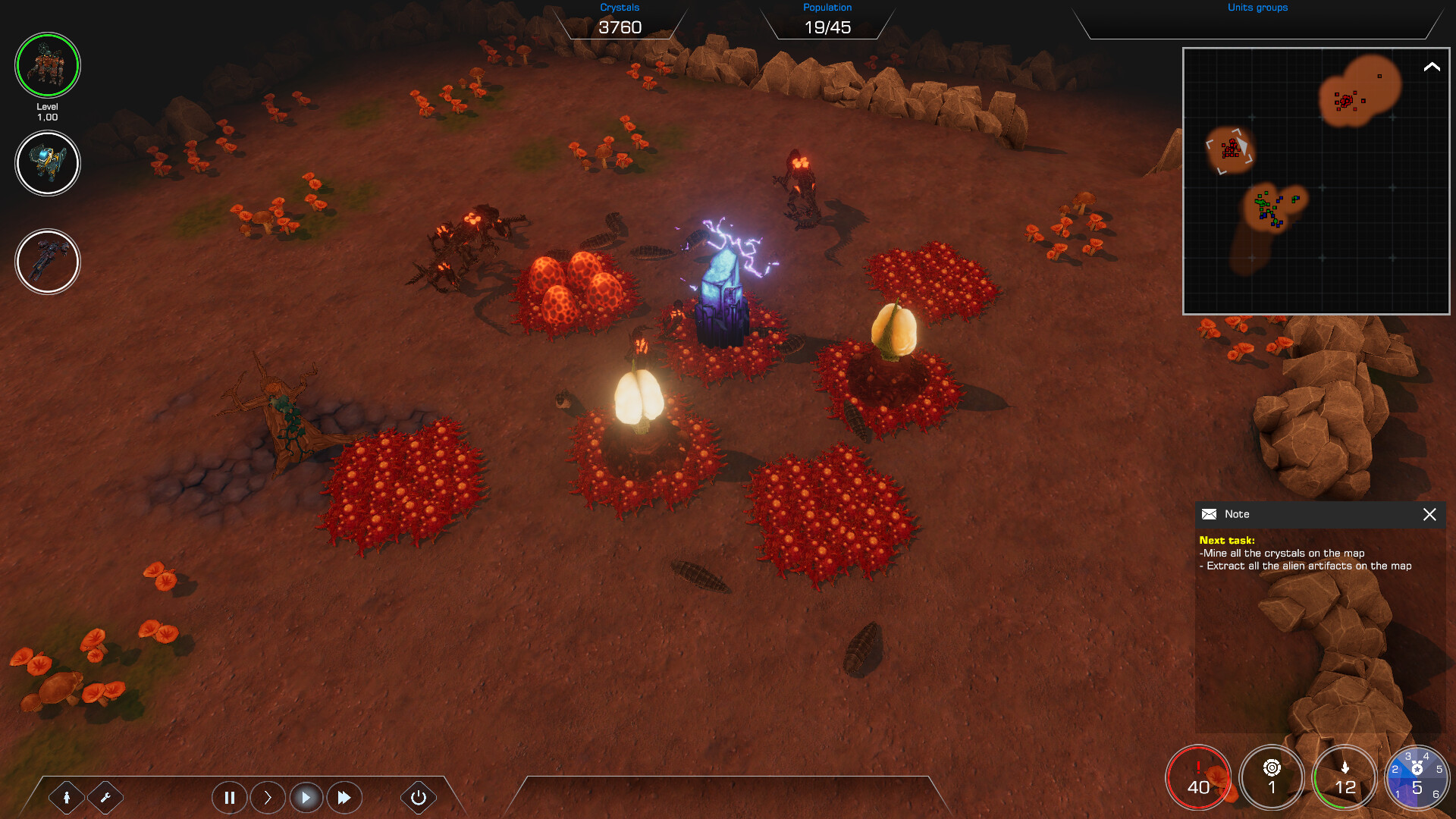Click the red alert counter showing 40
This screenshot has width=1456, height=819.
1198,777
